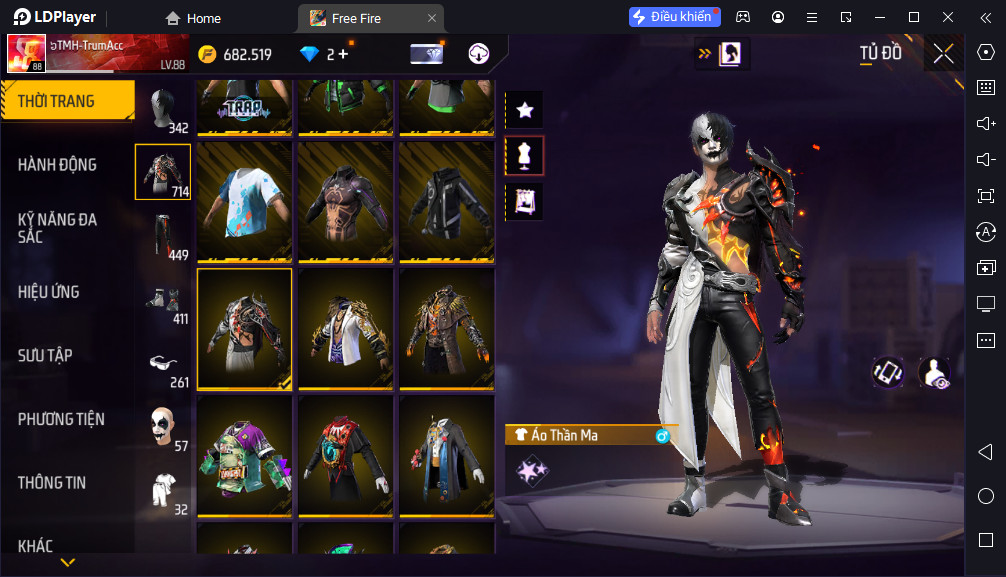The image size is (1006, 577).
Task: Pick the skull mask subcategory showing 57
Action: click(163, 428)
